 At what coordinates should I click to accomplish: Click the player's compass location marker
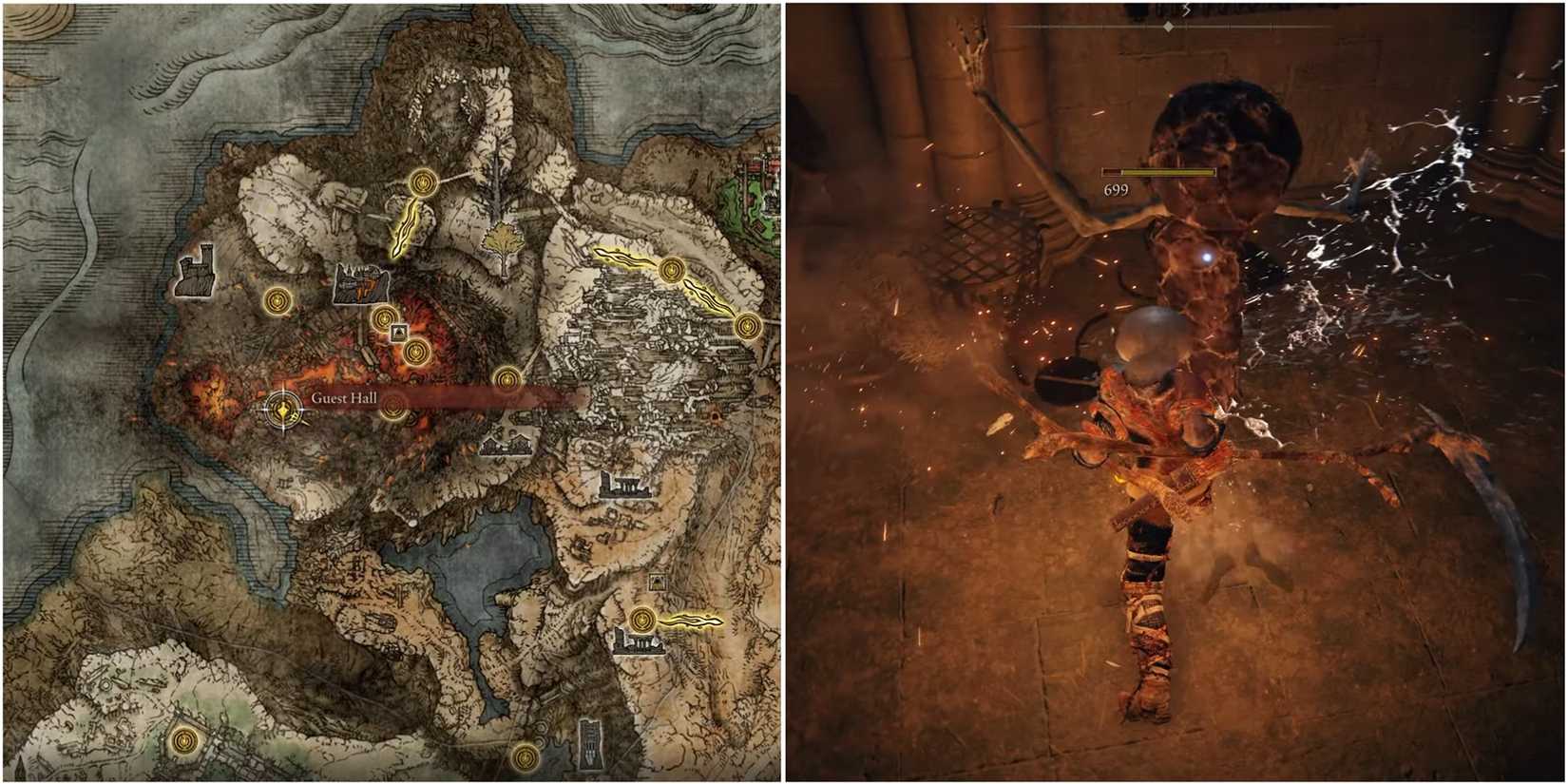282,409
